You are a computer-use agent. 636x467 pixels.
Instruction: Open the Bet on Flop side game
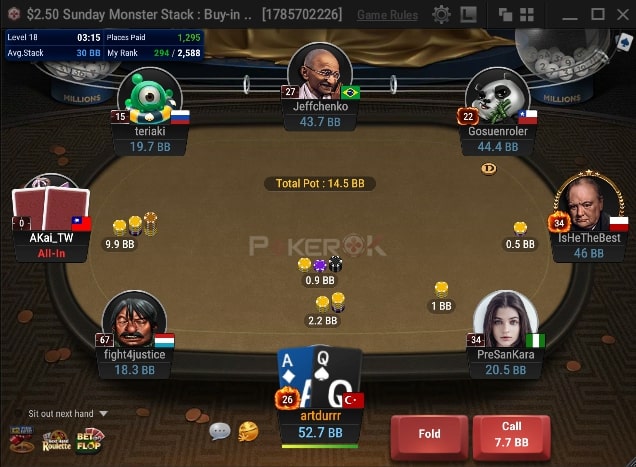click(90, 438)
